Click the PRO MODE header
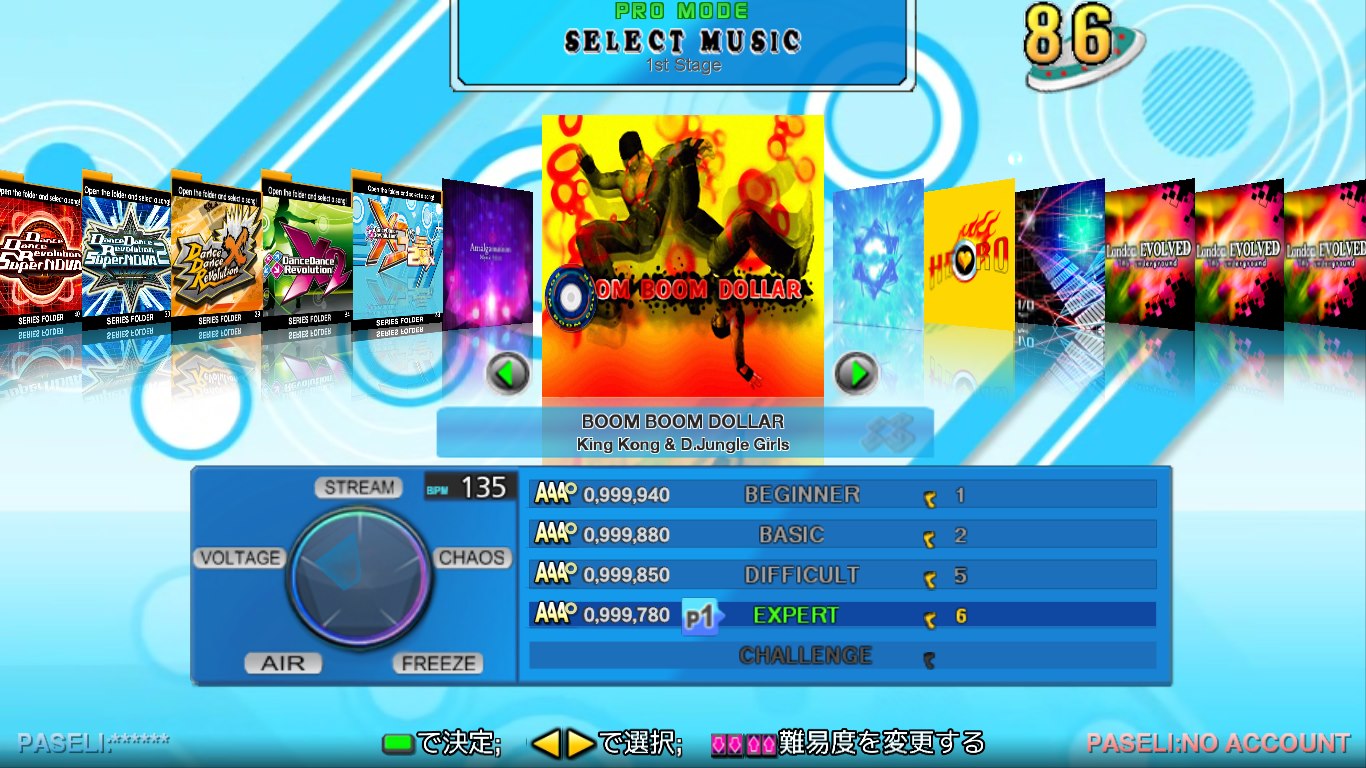This screenshot has height=768, width=1366. [x=683, y=11]
